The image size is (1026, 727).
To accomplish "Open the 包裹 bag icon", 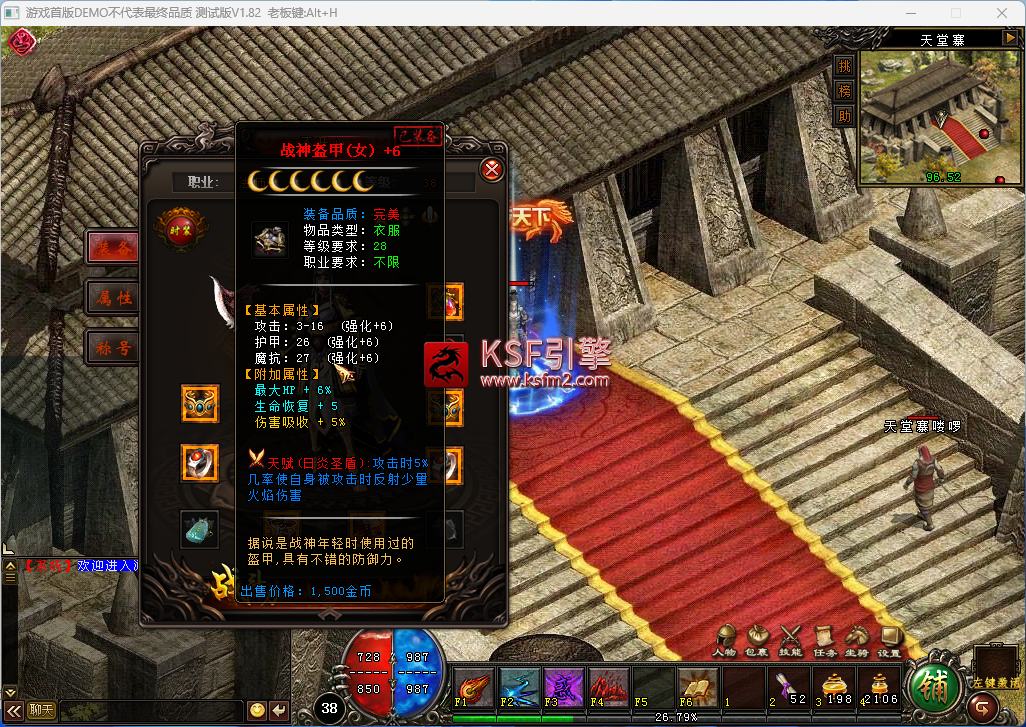I will point(758,637).
